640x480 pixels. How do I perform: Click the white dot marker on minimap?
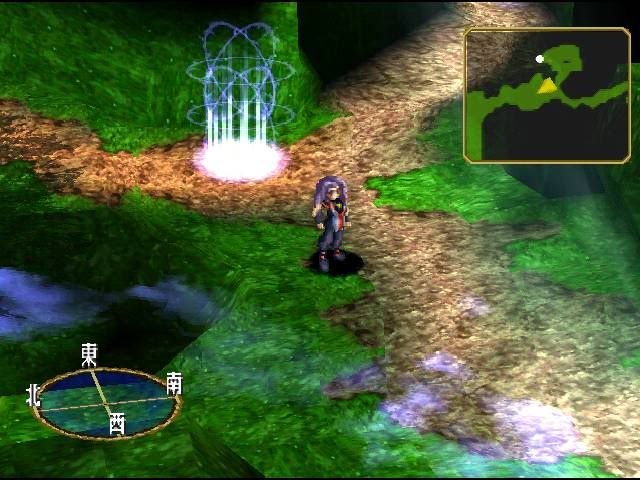click(540, 59)
